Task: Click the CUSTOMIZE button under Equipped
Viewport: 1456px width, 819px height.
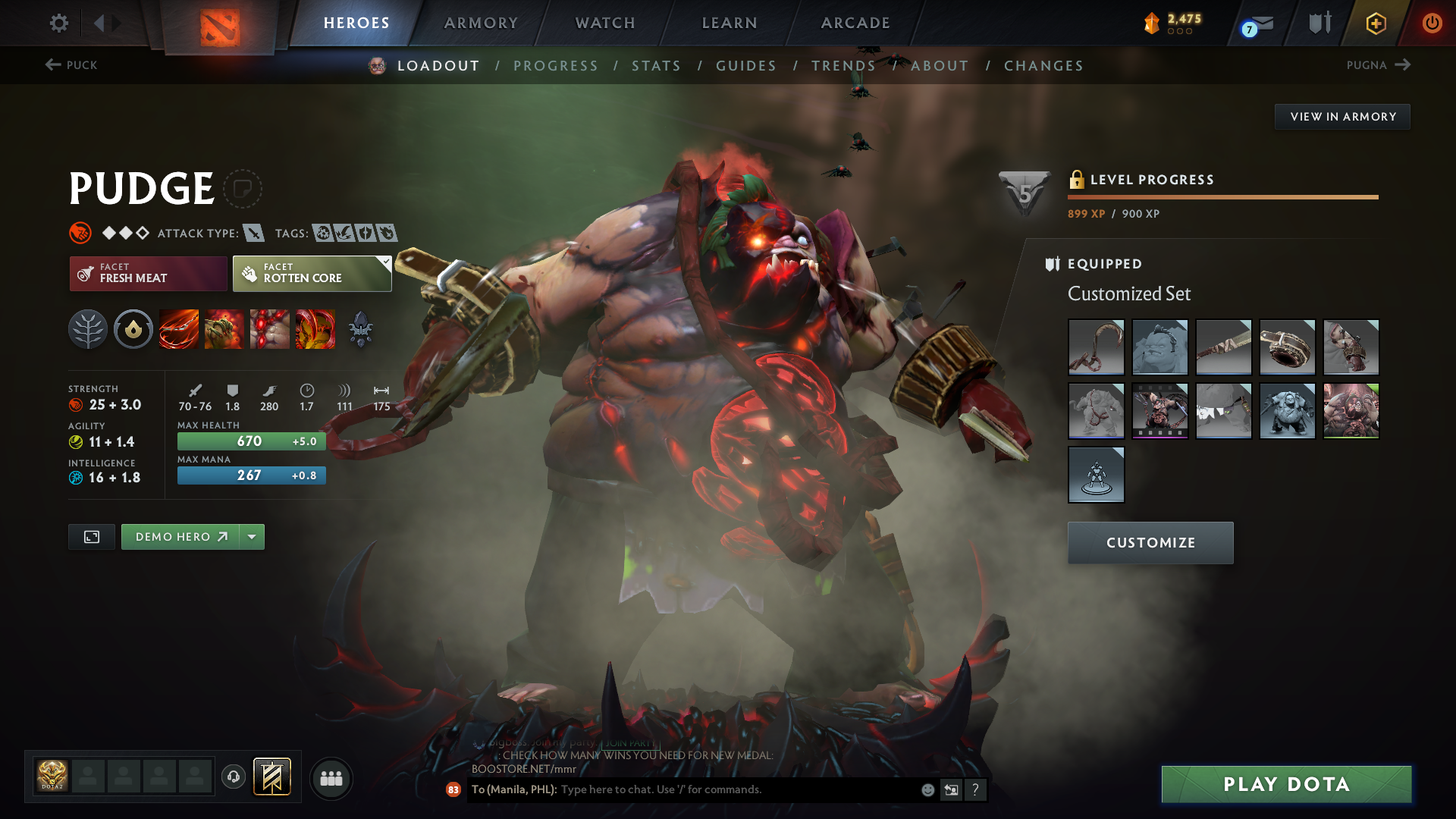Action: pos(1150,542)
